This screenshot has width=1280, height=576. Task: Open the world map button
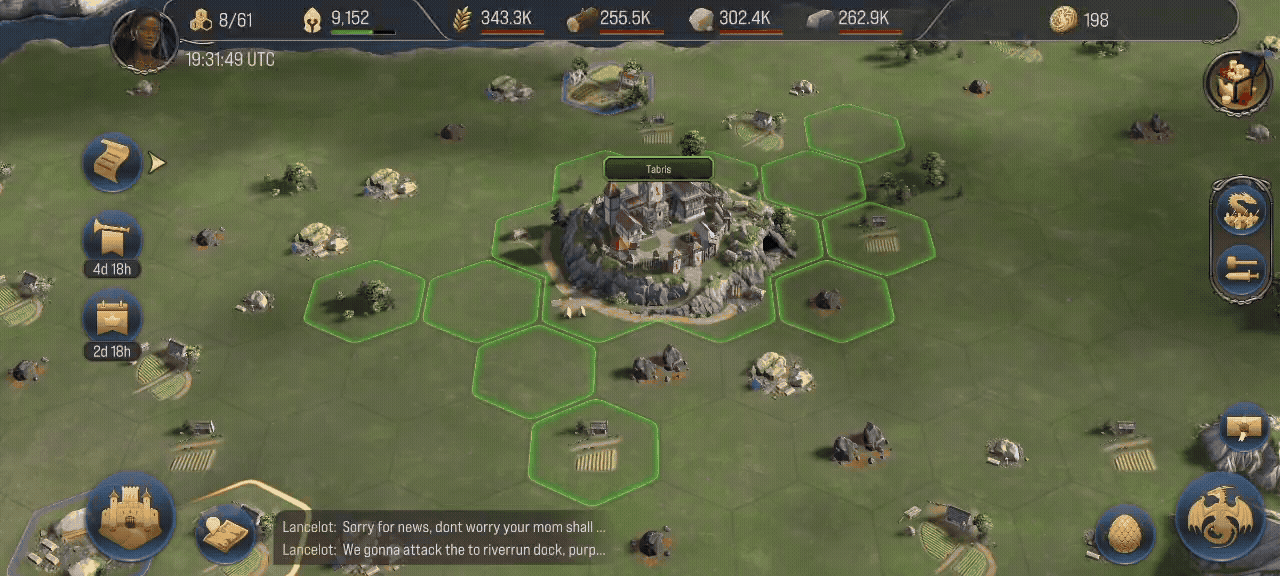223,533
